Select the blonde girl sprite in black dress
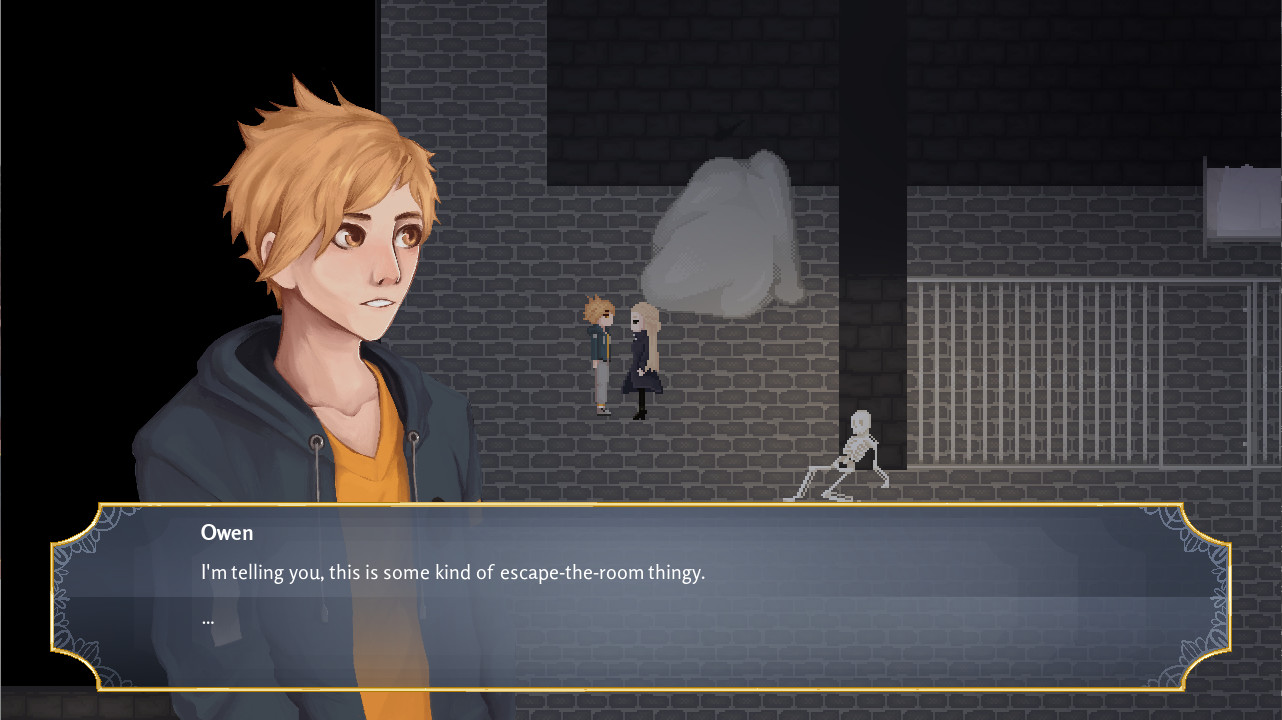The image size is (1282, 720). coord(645,360)
